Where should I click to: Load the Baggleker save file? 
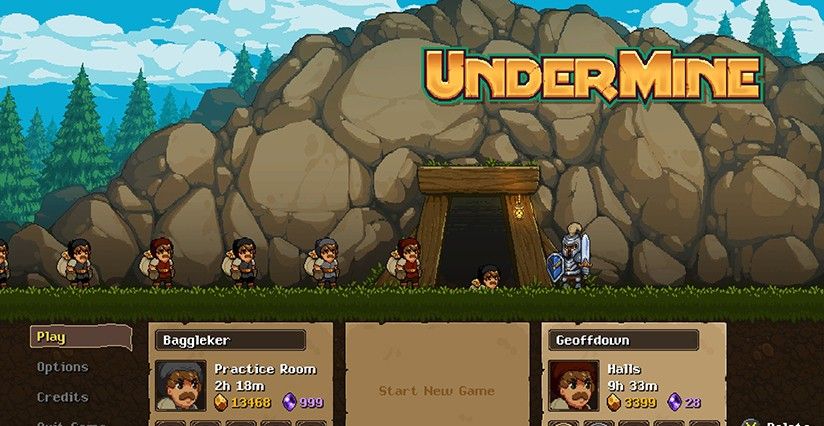coord(240,374)
